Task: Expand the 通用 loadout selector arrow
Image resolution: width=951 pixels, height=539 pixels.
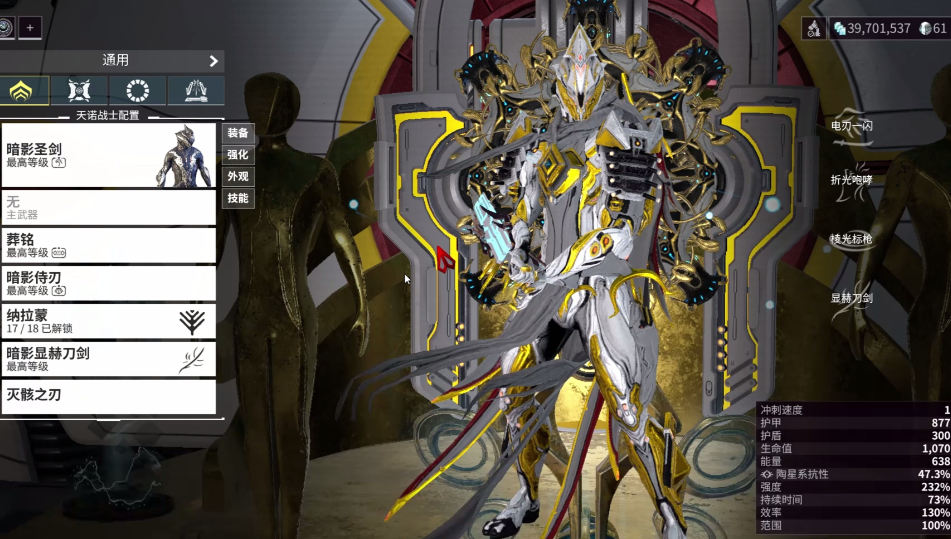Action: pos(213,61)
